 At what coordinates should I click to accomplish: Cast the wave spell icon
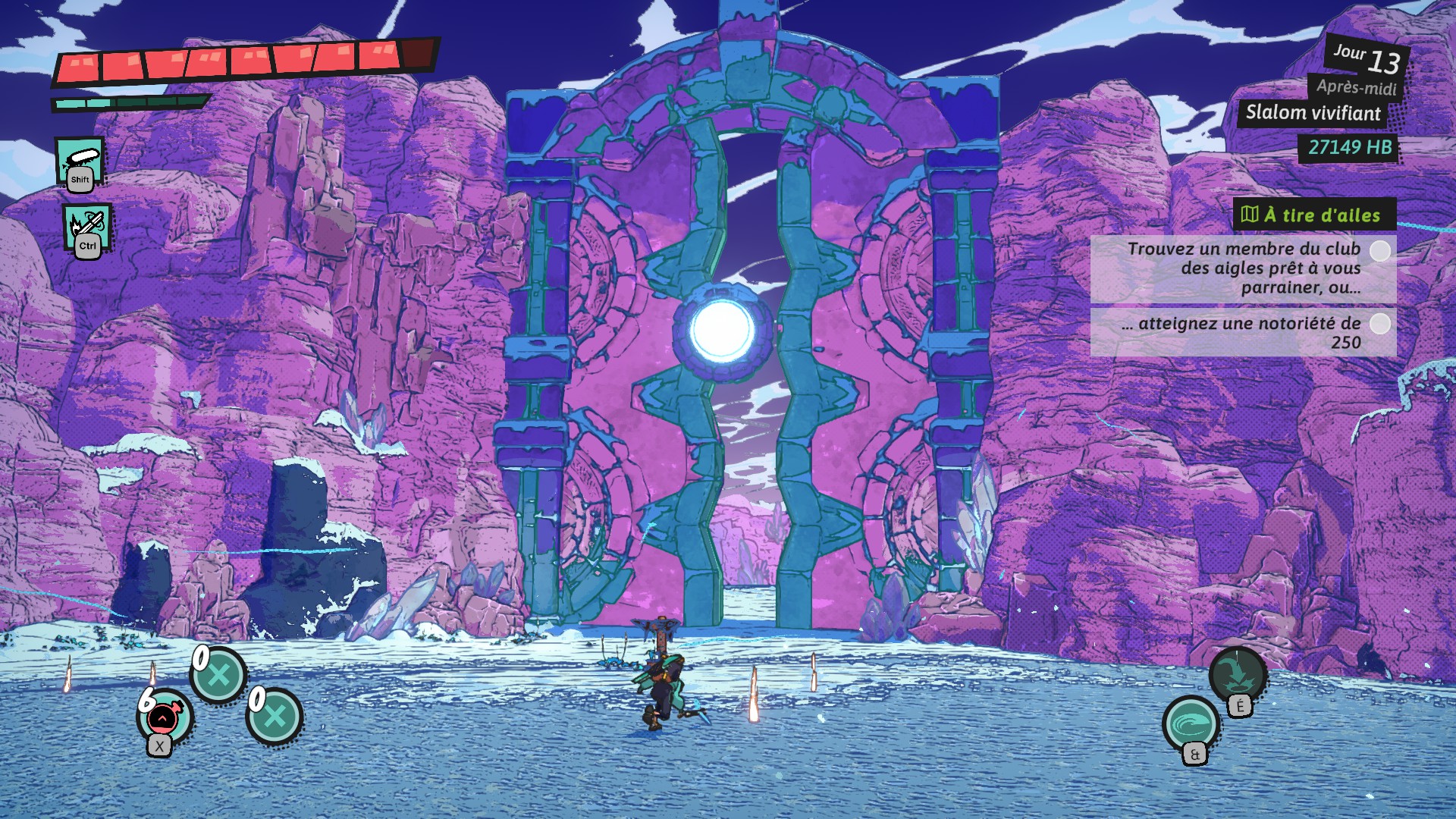(1191, 724)
